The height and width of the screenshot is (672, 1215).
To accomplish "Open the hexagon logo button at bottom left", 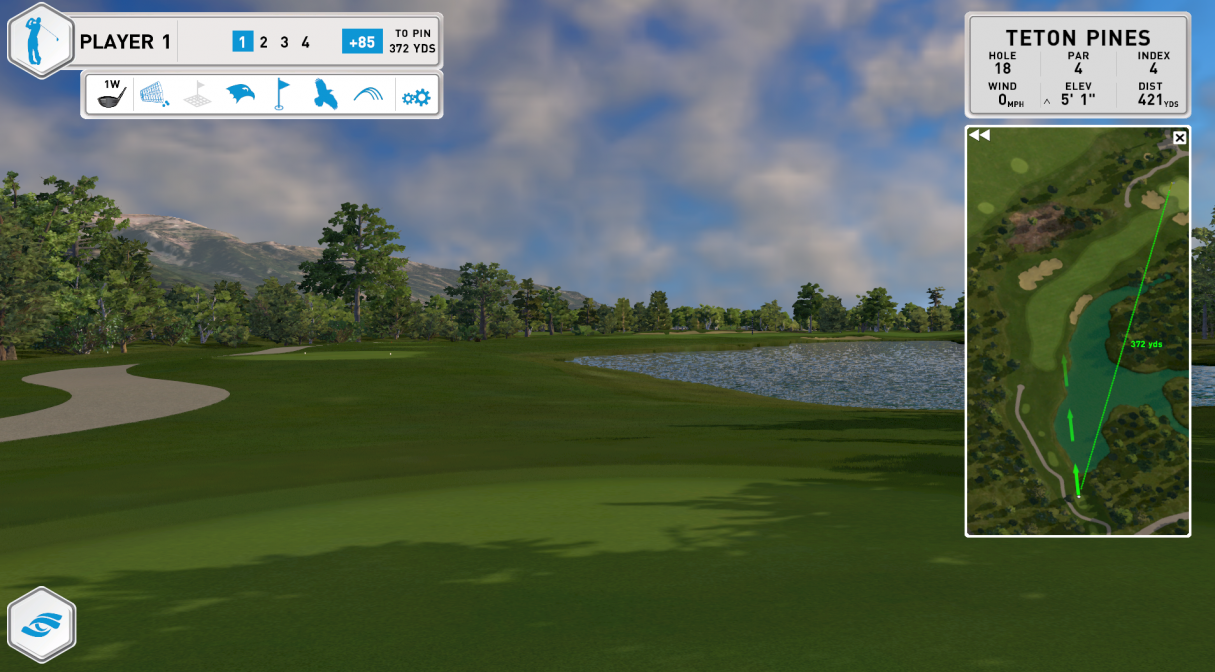I will tap(42, 624).
